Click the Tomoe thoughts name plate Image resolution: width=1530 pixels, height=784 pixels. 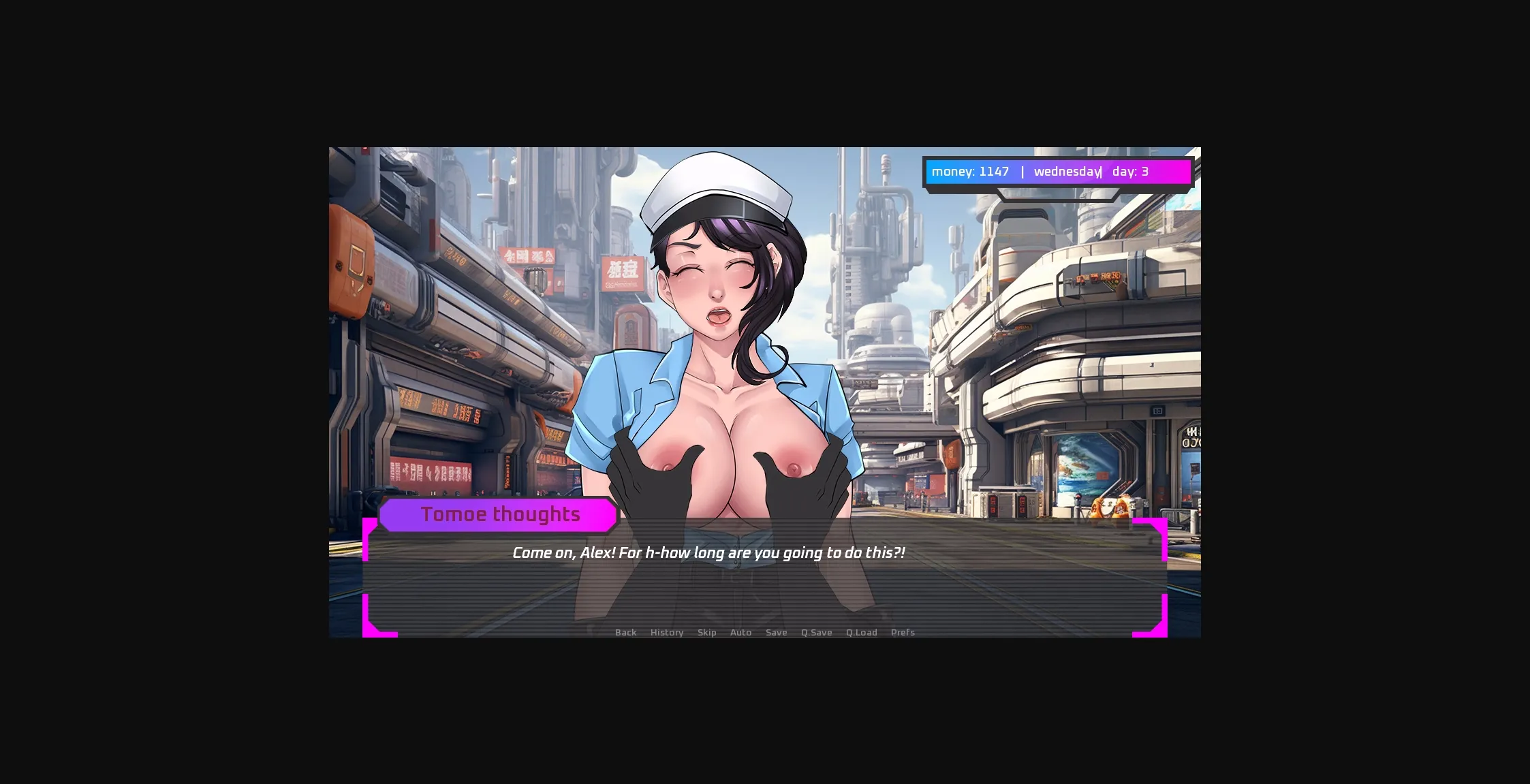(499, 514)
